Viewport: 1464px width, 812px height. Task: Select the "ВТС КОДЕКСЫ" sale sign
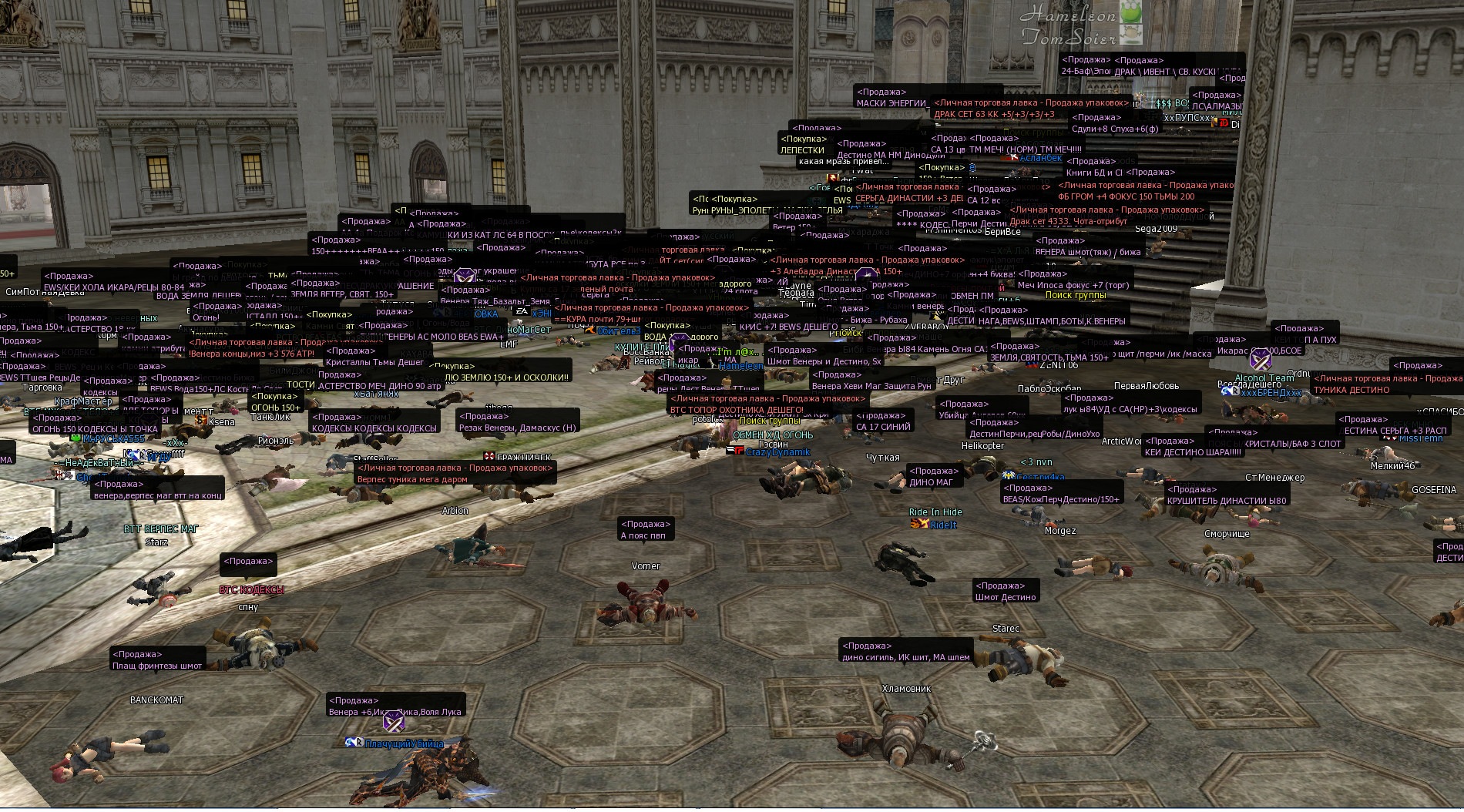click(x=251, y=589)
